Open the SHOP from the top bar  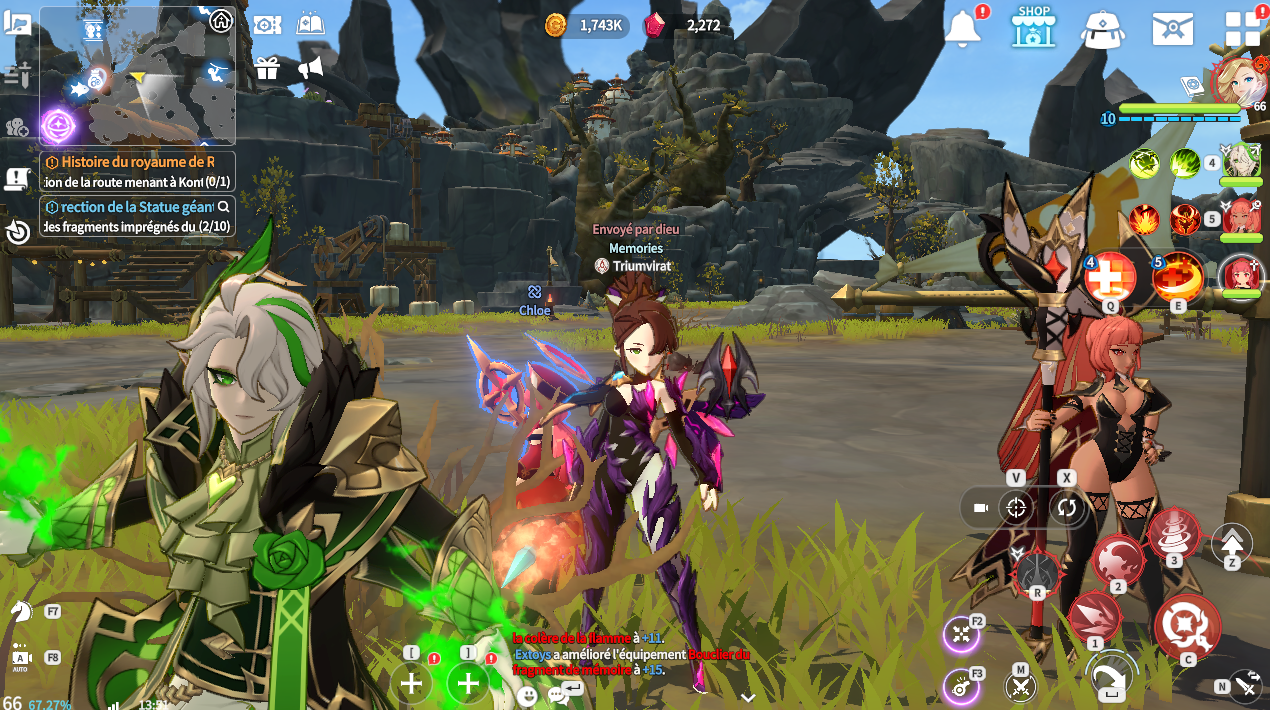[x=1034, y=27]
